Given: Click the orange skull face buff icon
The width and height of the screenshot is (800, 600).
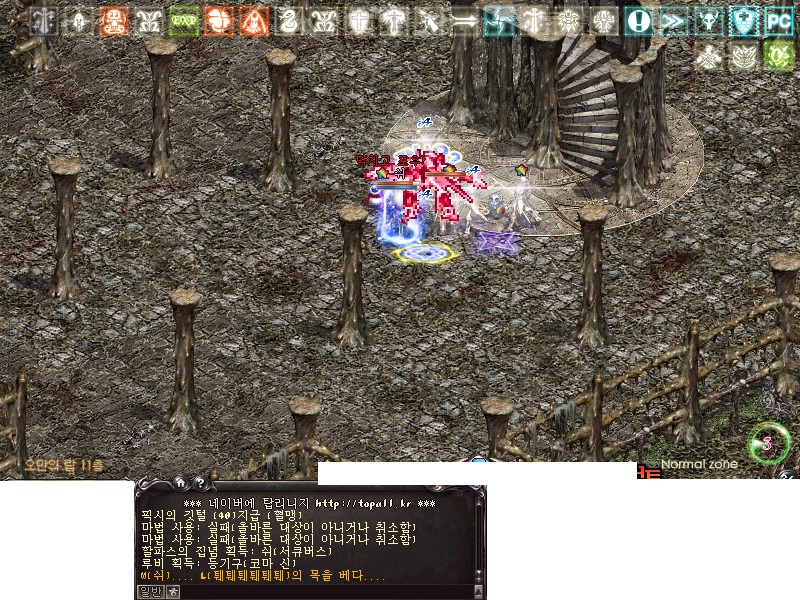Looking at the screenshot, I should [113, 21].
